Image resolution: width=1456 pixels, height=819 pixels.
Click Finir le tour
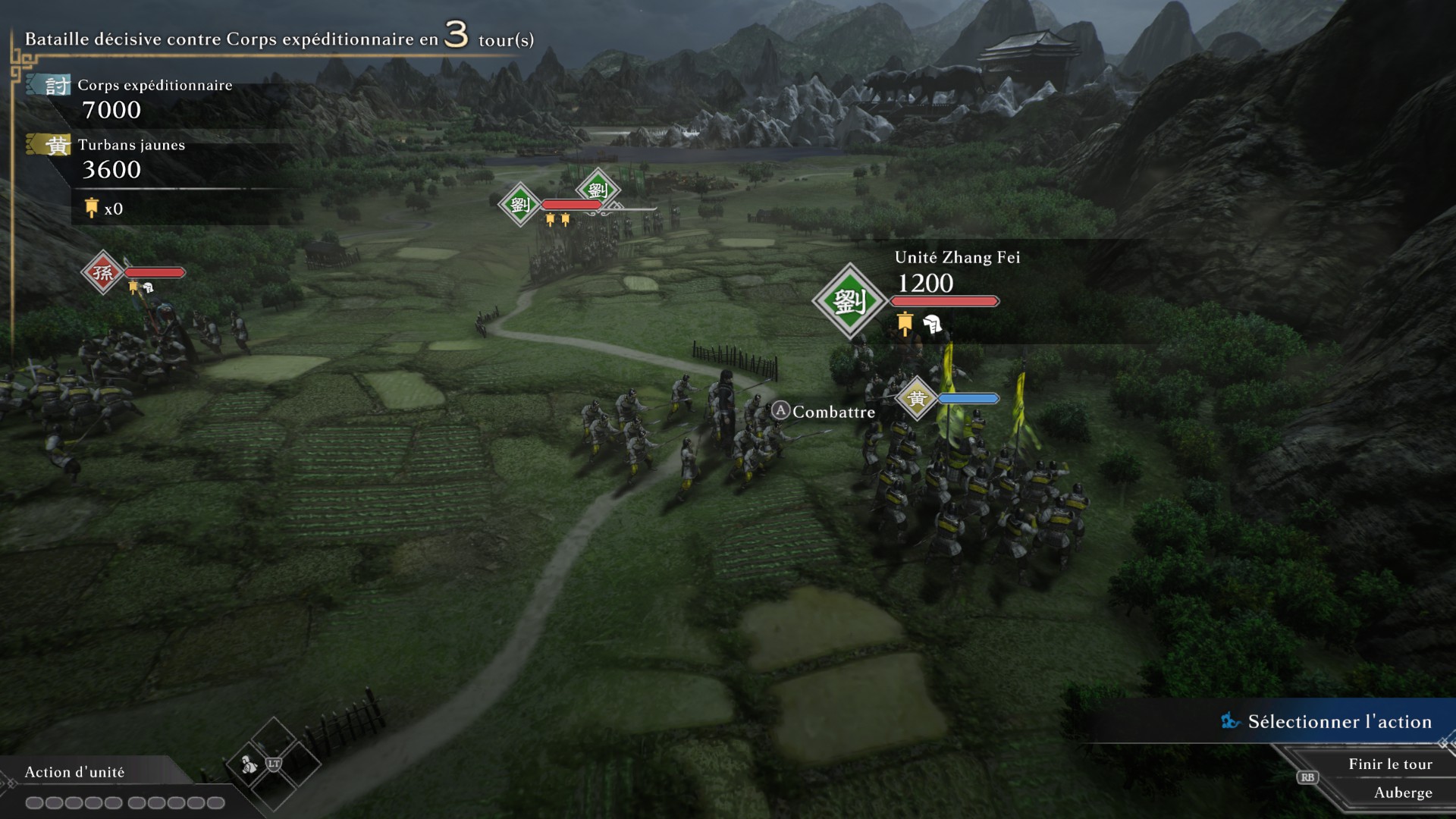pos(1389,764)
